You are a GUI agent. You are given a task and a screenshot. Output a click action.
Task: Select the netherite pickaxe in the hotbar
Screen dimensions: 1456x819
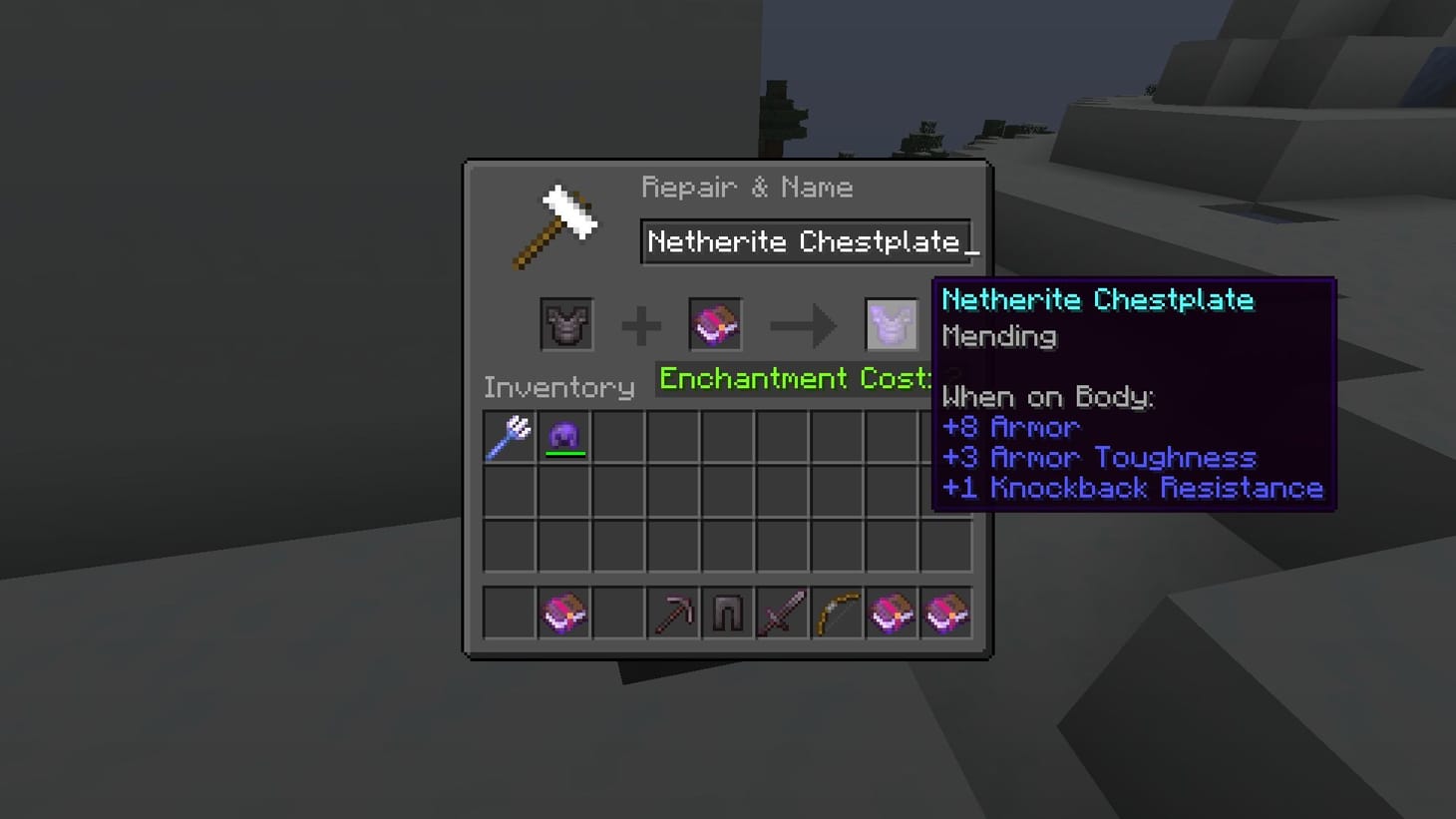pyautogui.click(x=675, y=613)
